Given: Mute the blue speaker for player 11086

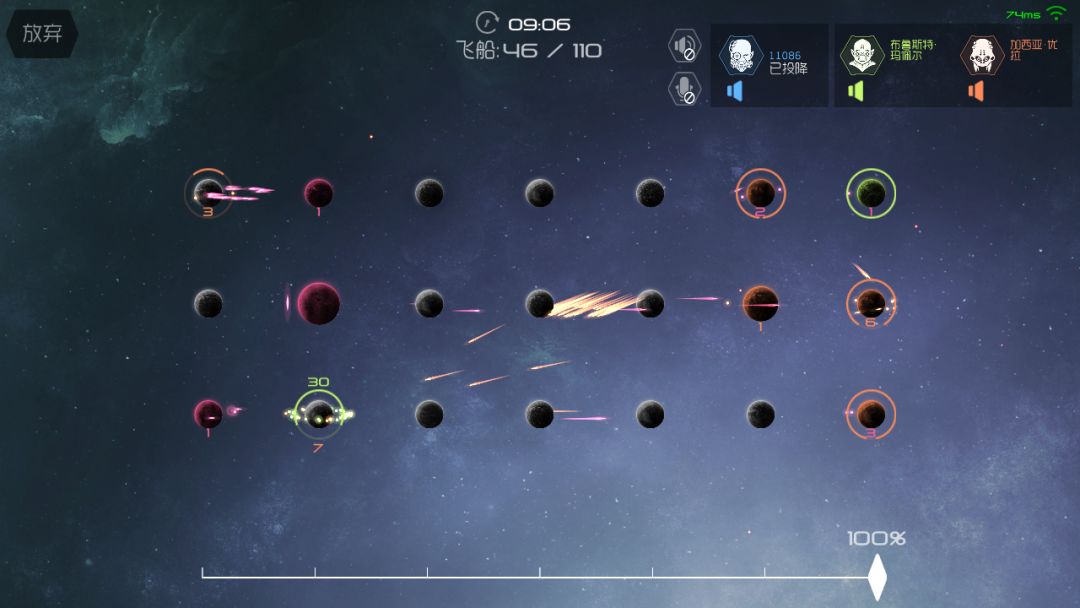Looking at the screenshot, I should pyautogui.click(x=735, y=91).
